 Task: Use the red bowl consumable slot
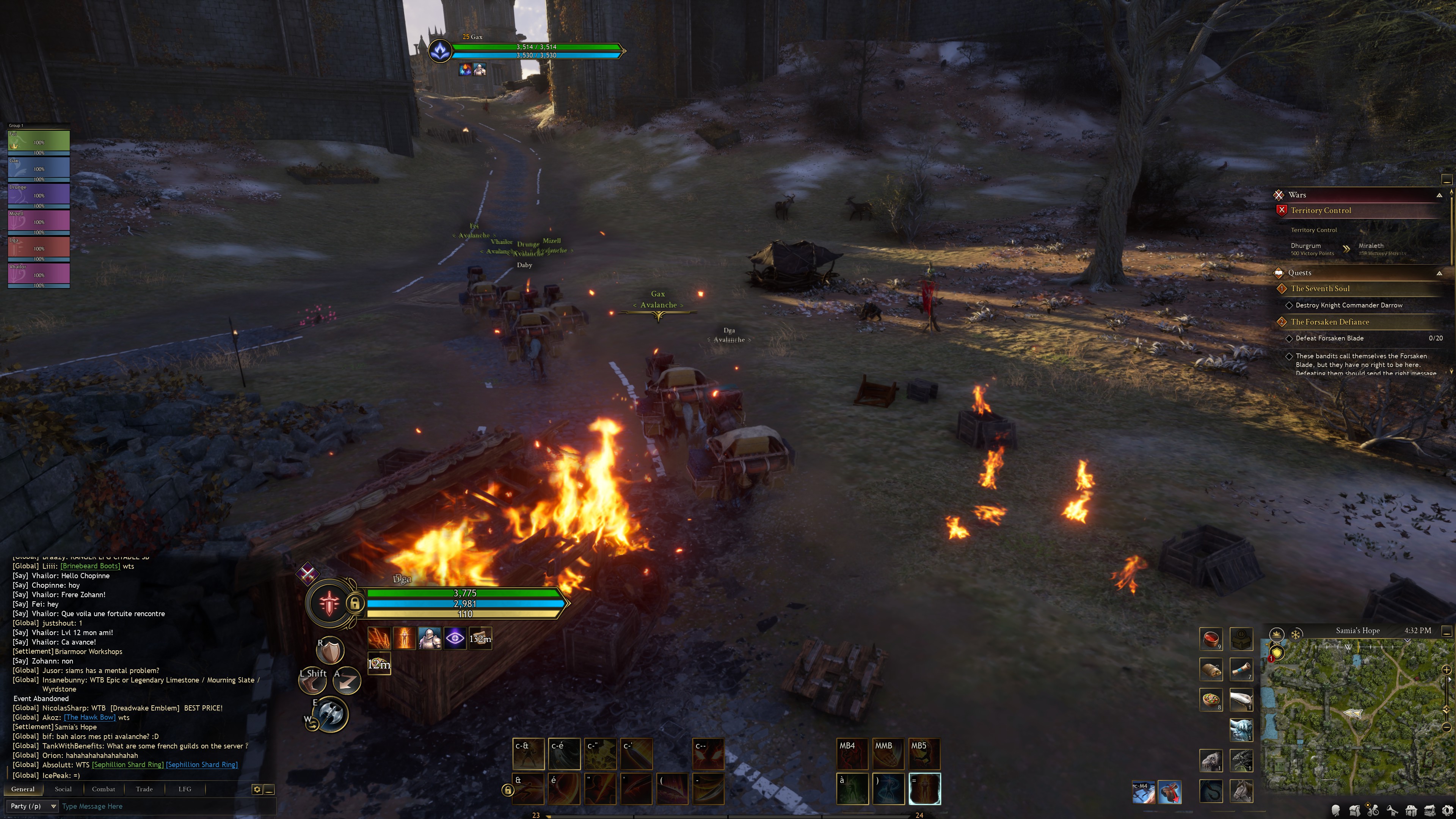click(x=1211, y=639)
